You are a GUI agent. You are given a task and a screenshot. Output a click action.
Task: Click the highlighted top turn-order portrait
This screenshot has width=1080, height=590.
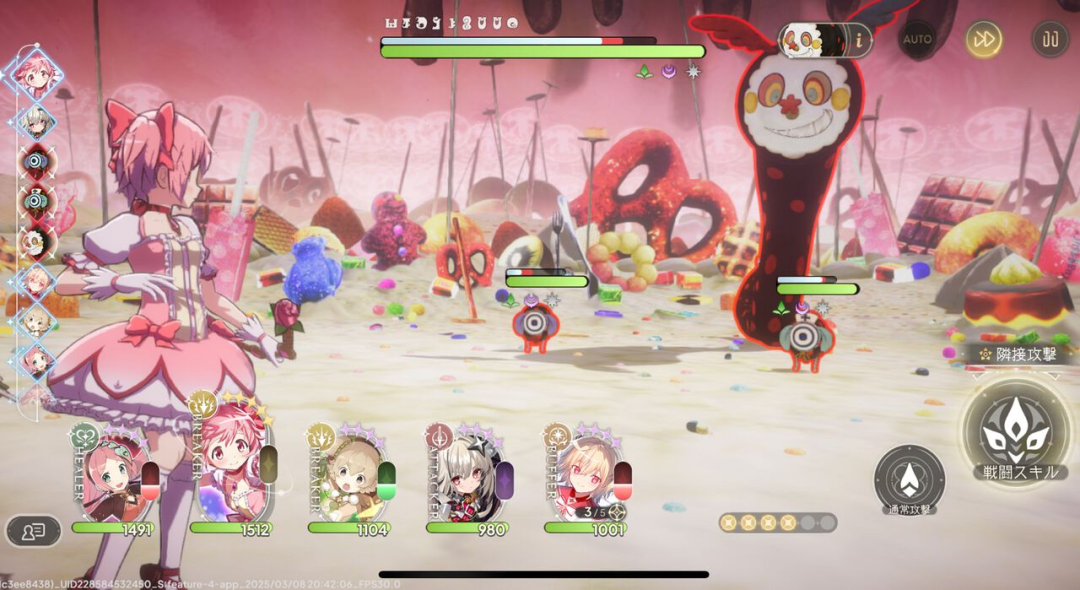(34, 72)
